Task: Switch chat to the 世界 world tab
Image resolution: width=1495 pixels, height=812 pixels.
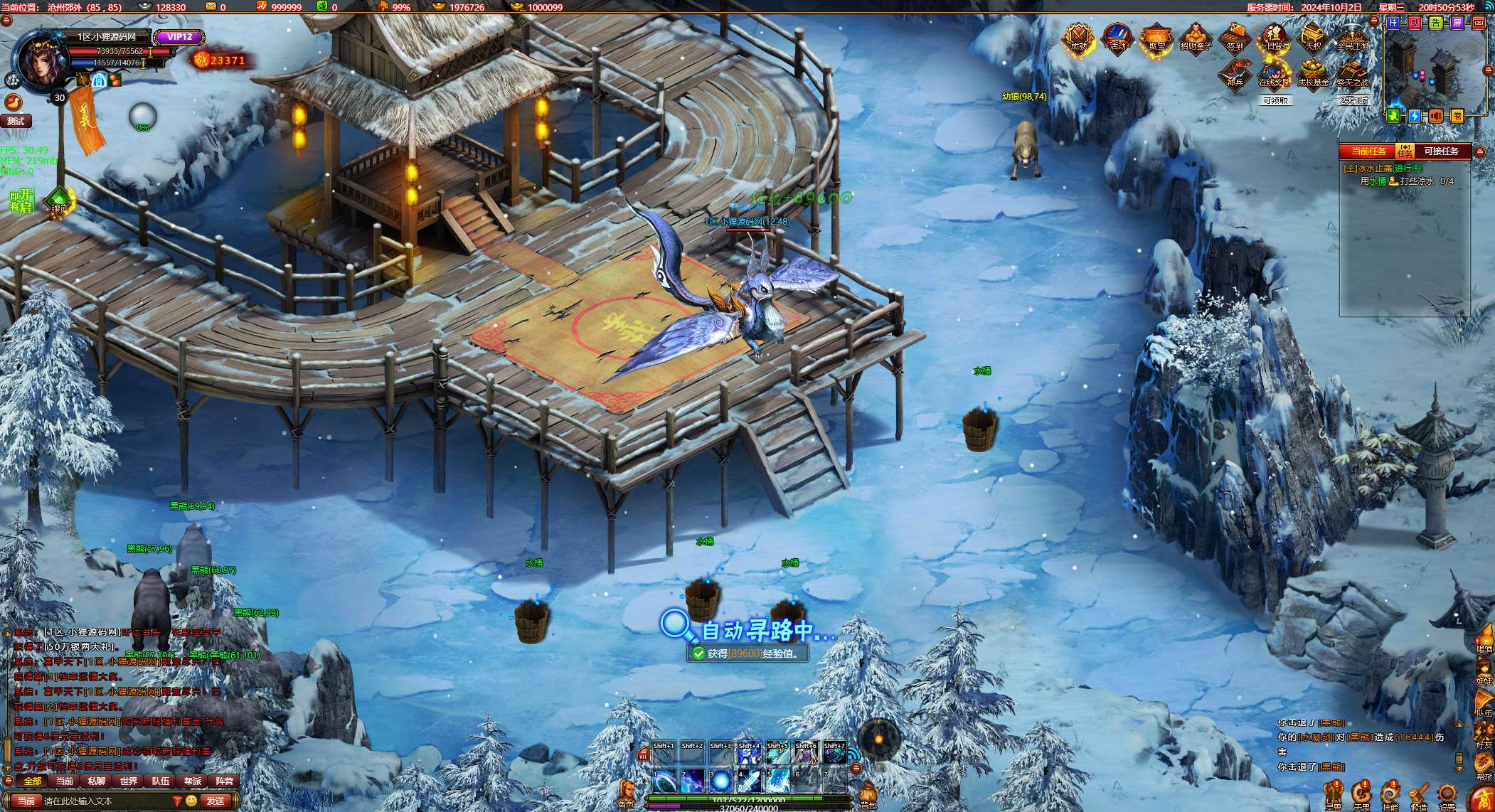Action: pyautogui.click(x=129, y=781)
